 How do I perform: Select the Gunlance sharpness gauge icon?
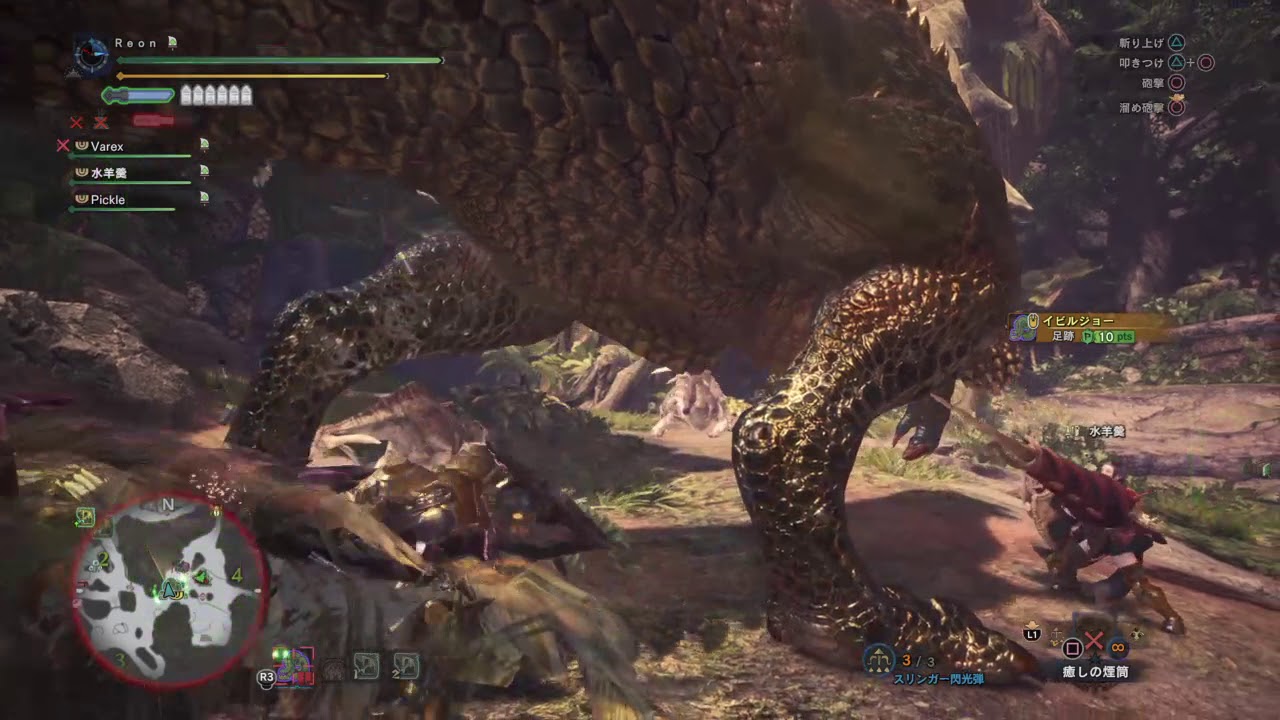[x=140, y=93]
